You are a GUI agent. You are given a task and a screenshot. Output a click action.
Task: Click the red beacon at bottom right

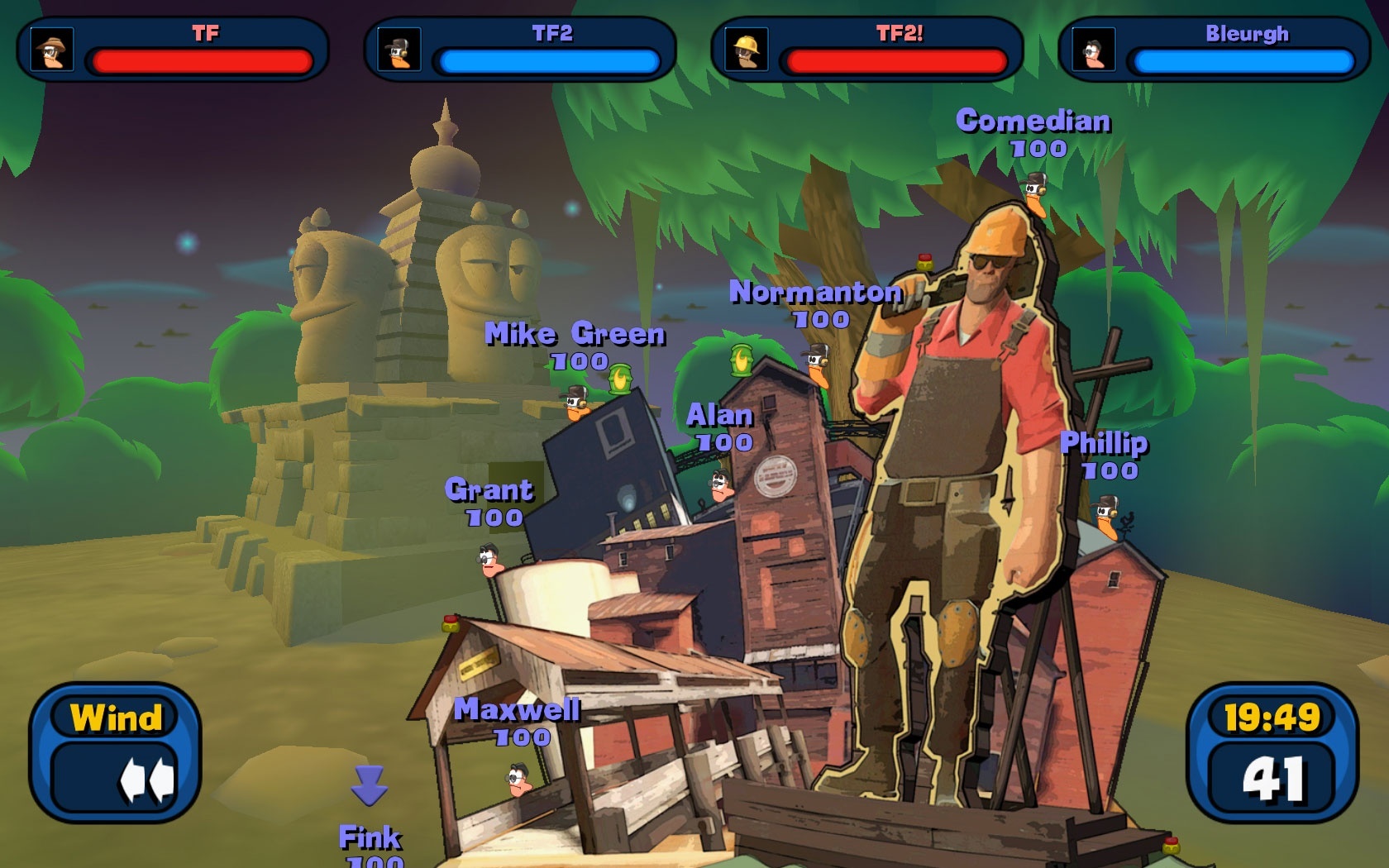1169,844
